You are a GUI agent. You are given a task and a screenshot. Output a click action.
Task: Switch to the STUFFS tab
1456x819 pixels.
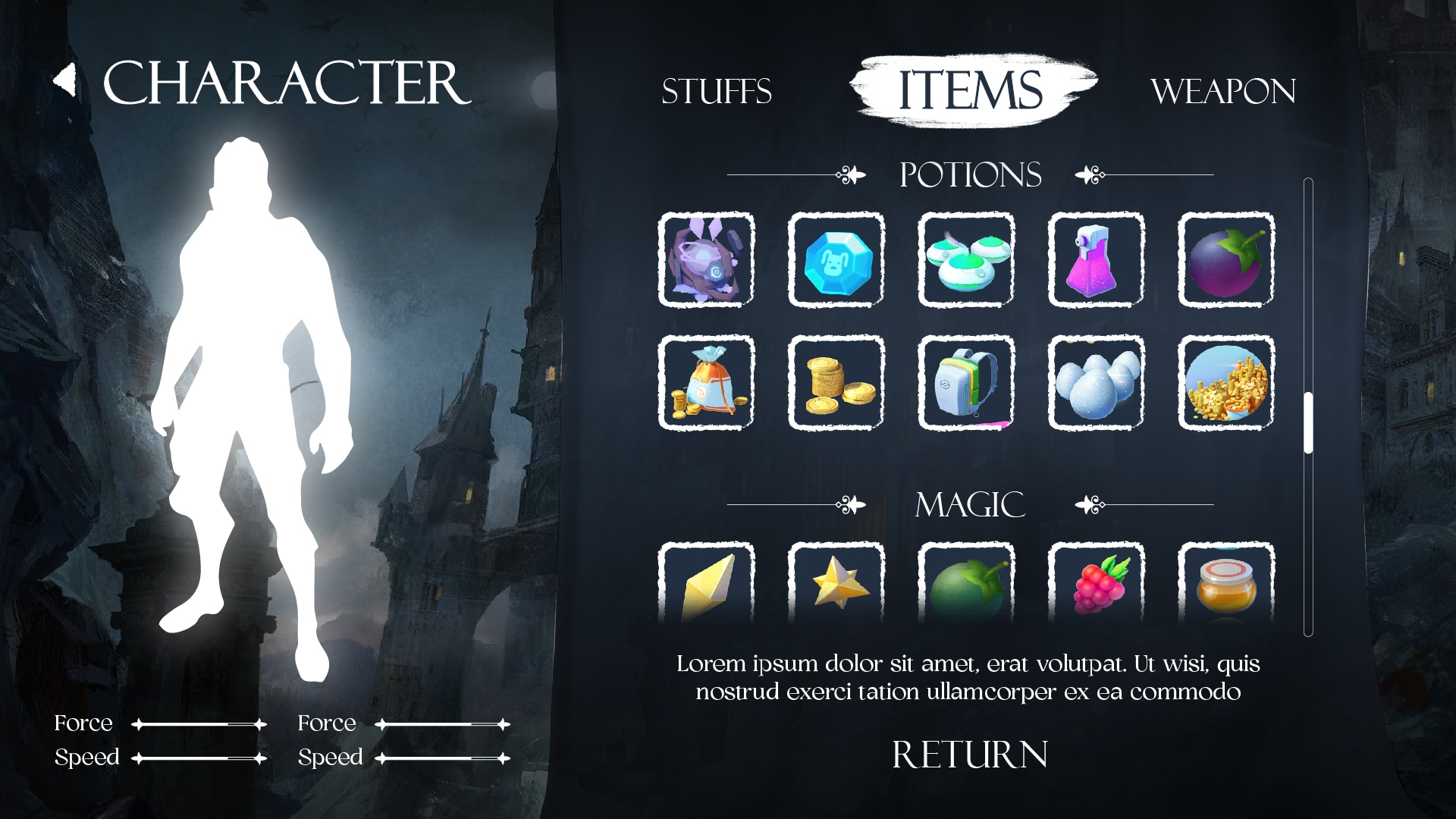point(716,91)
